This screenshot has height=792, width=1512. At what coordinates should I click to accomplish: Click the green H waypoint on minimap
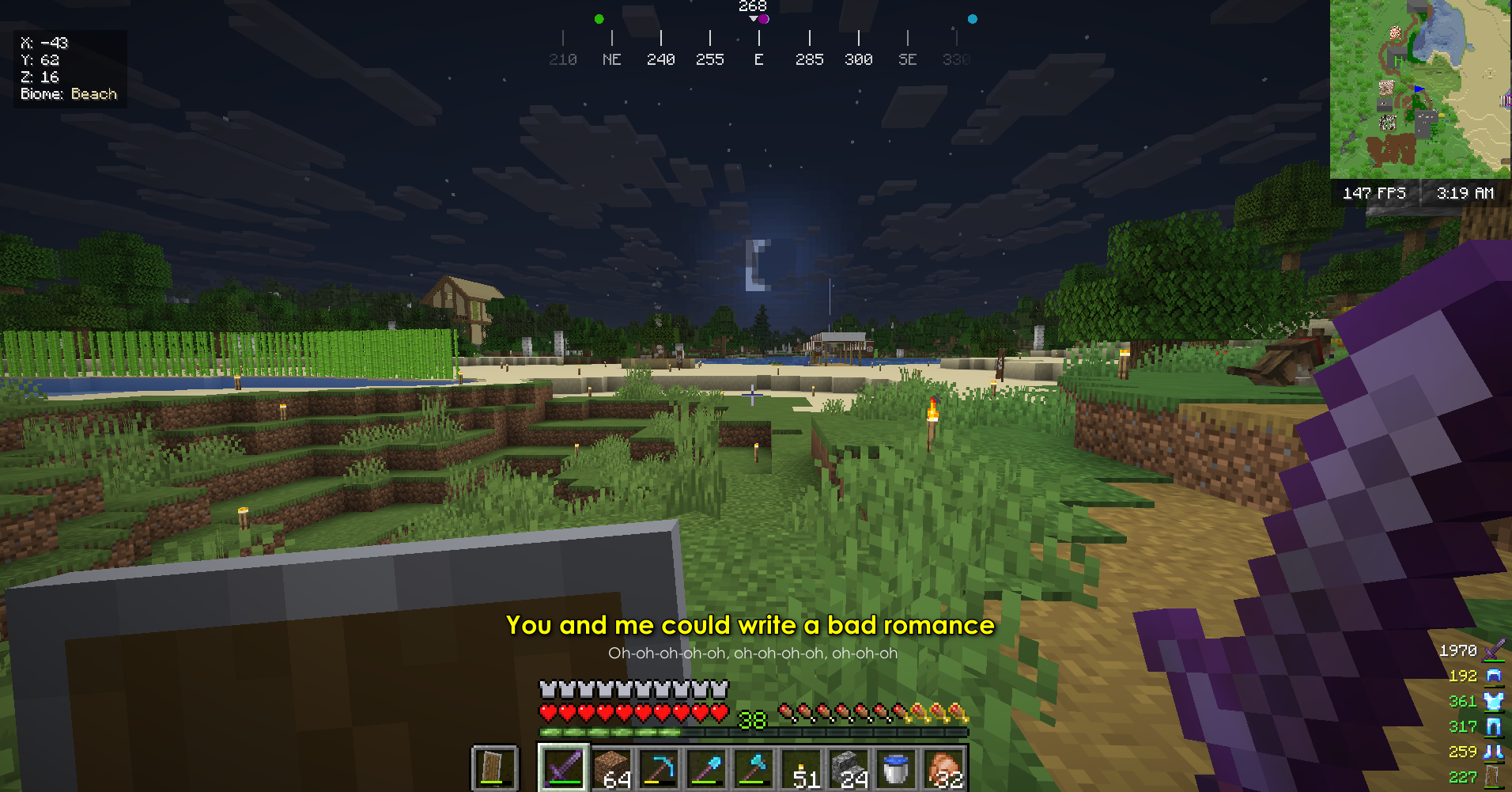1398,61
